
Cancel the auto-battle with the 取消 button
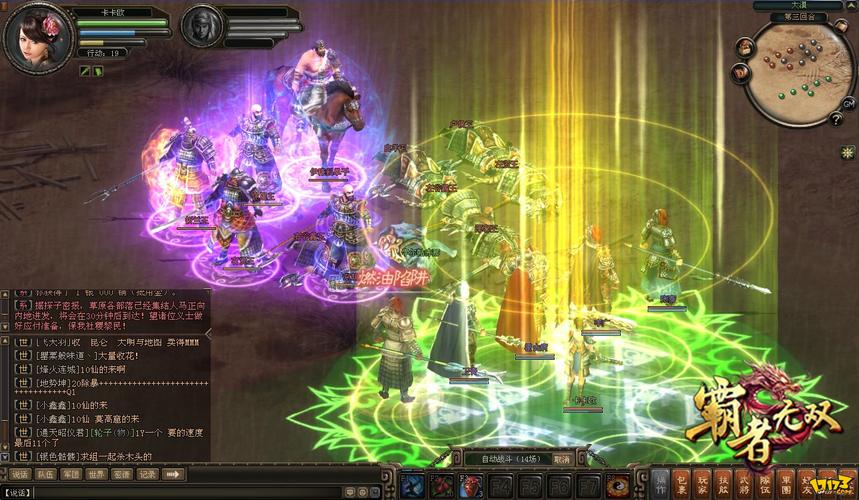pyautogui.click(x=562, y=460)
